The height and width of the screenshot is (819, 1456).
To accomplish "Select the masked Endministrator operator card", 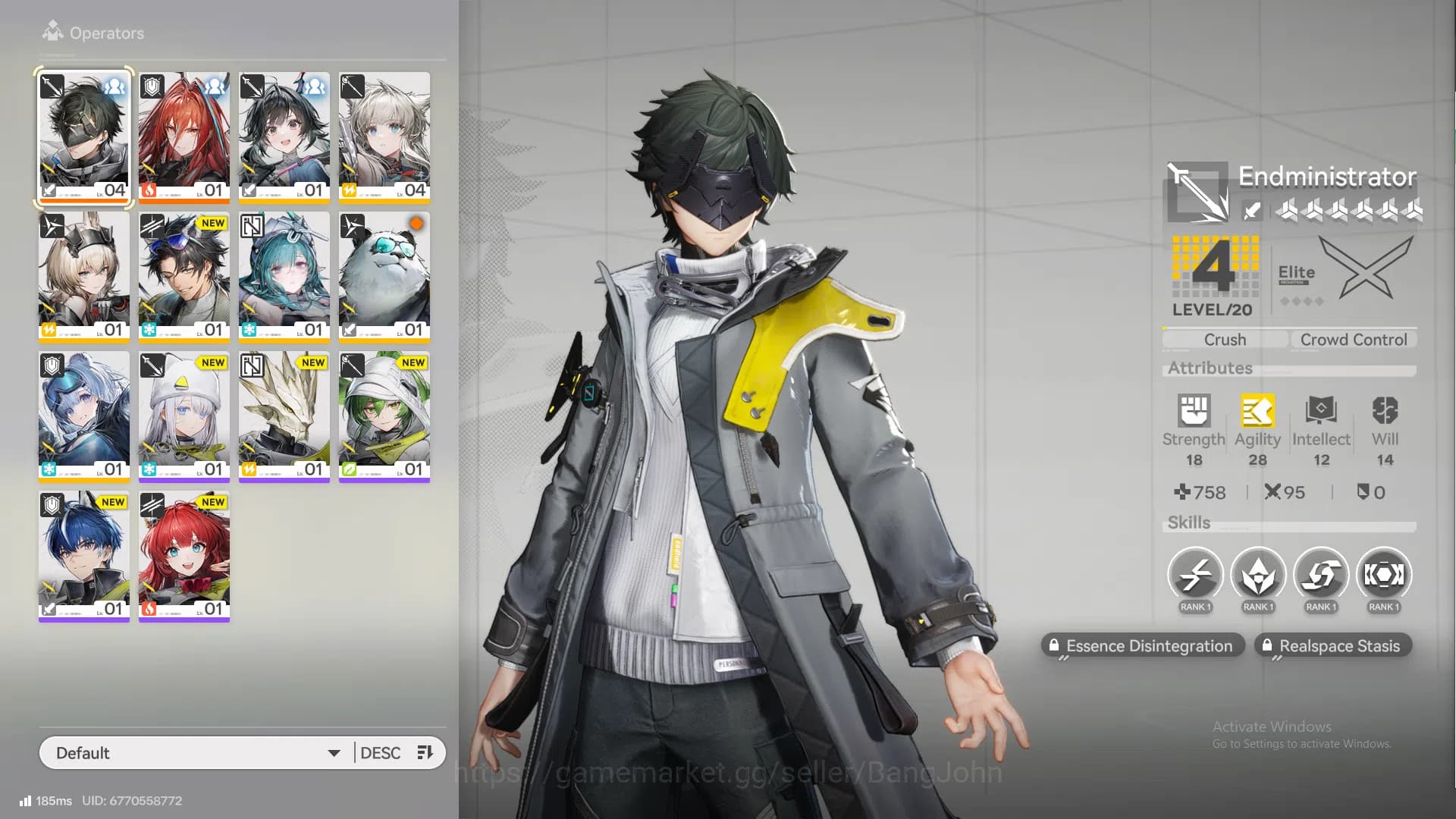I will click(84, 136).
